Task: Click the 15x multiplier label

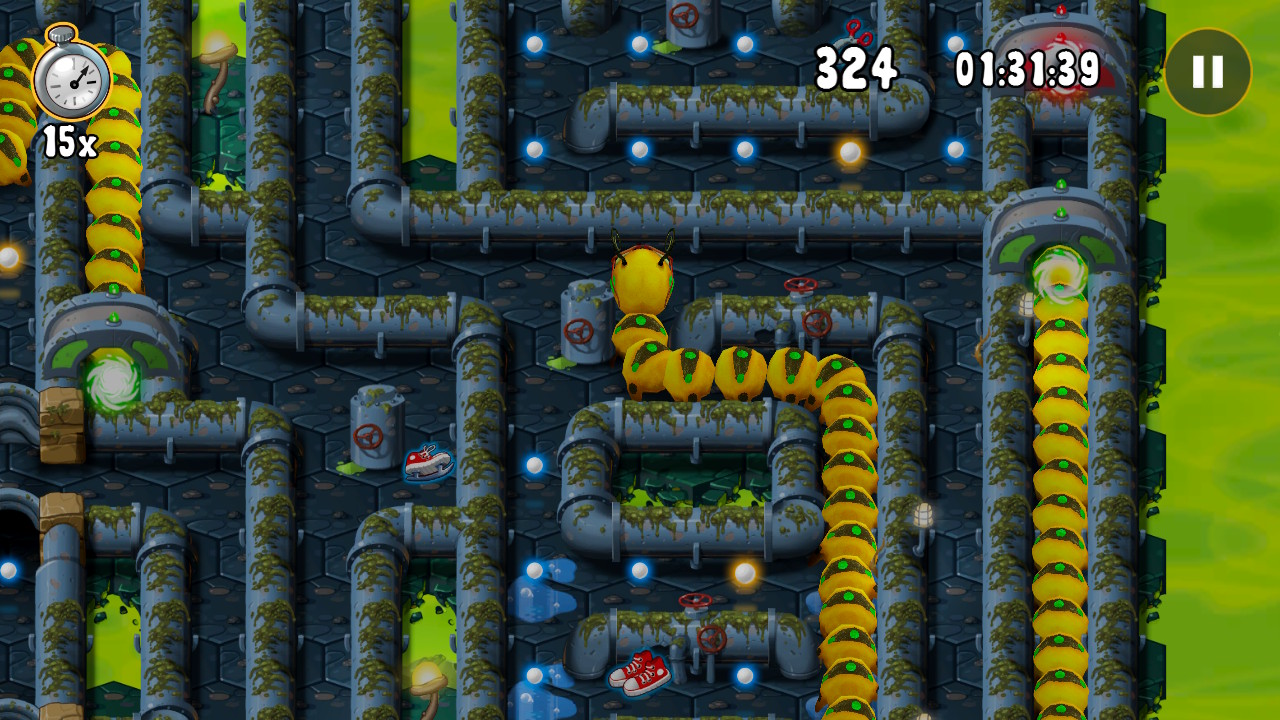Action: (x=70, y=143)
